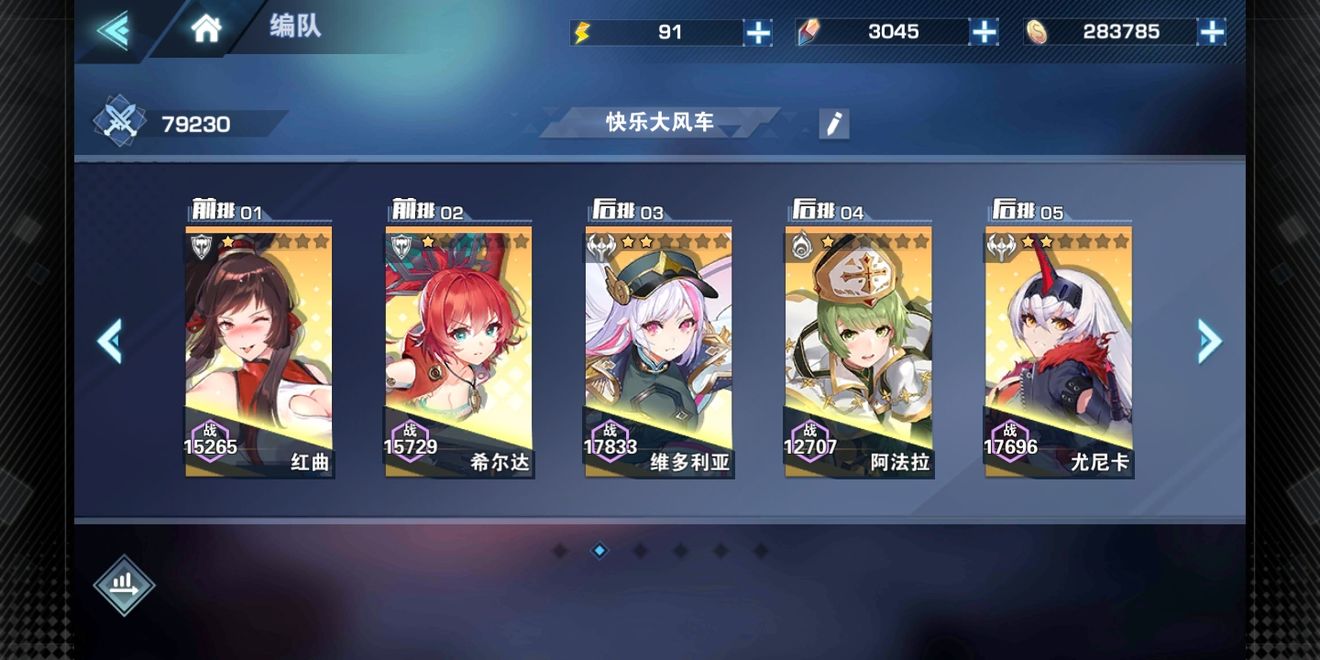Open the bar-chart stats diamond button

coord(124,585)
